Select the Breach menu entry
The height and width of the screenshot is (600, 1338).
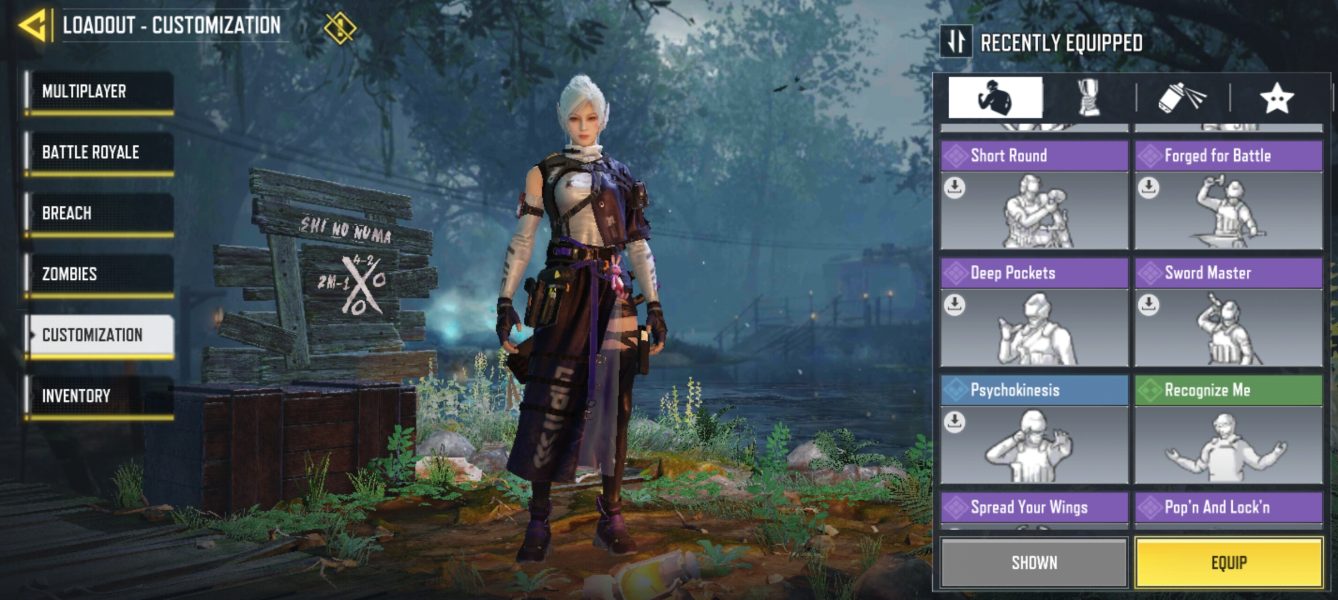click(x=99, y=214)
